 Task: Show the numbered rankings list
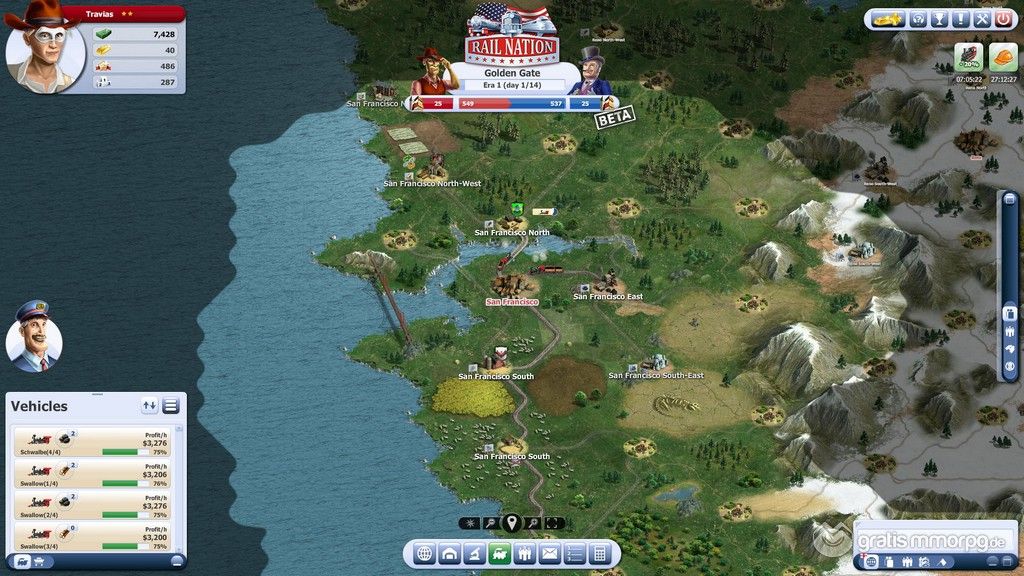(574, 553)
